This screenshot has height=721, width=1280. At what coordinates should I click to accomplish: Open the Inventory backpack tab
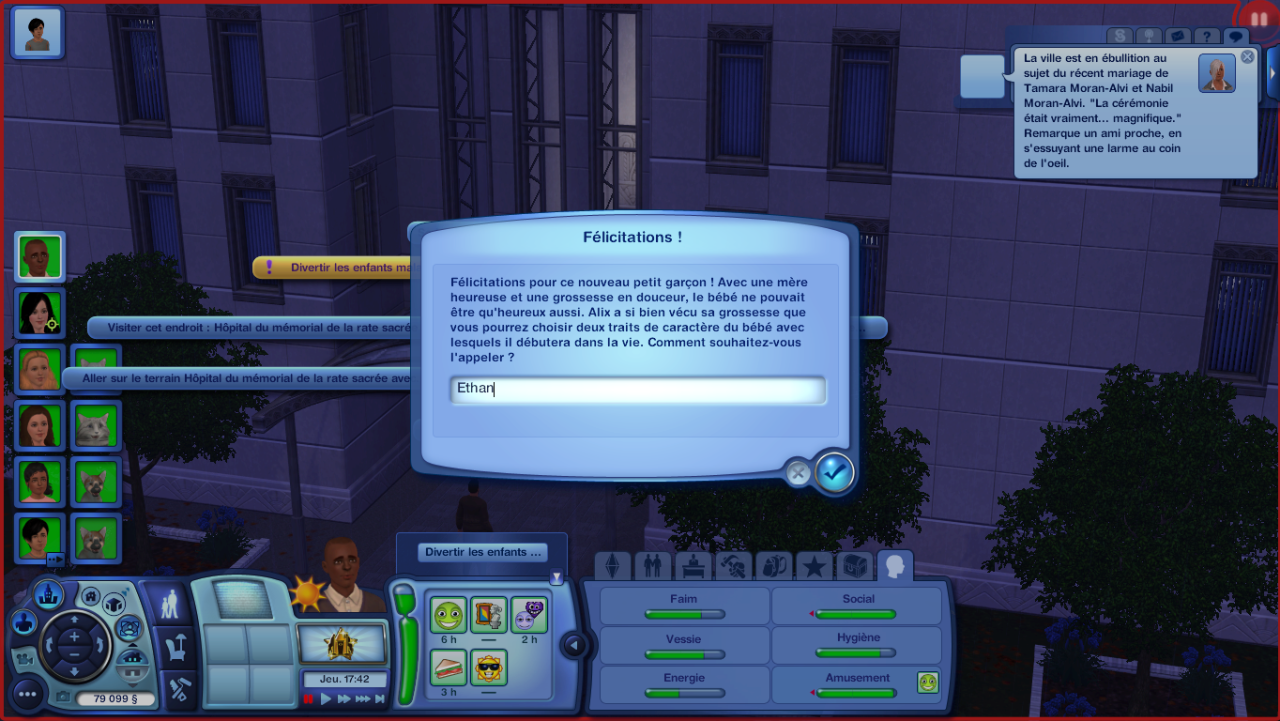(774, 567)
